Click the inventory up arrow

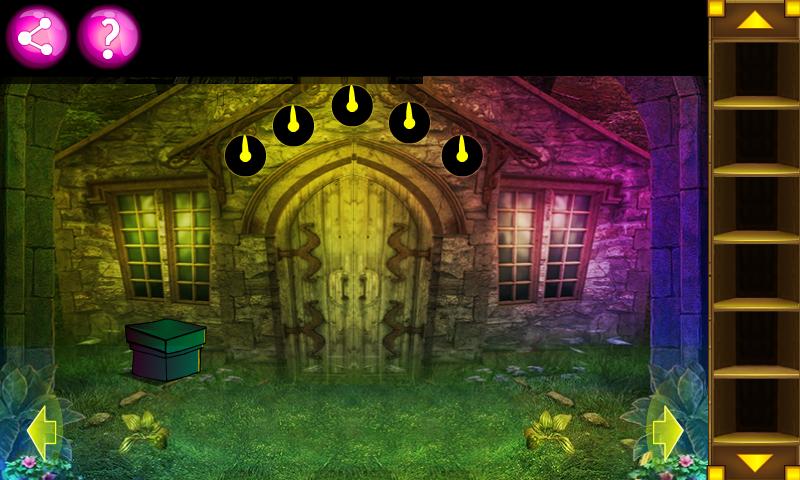[x=755, y=19]
